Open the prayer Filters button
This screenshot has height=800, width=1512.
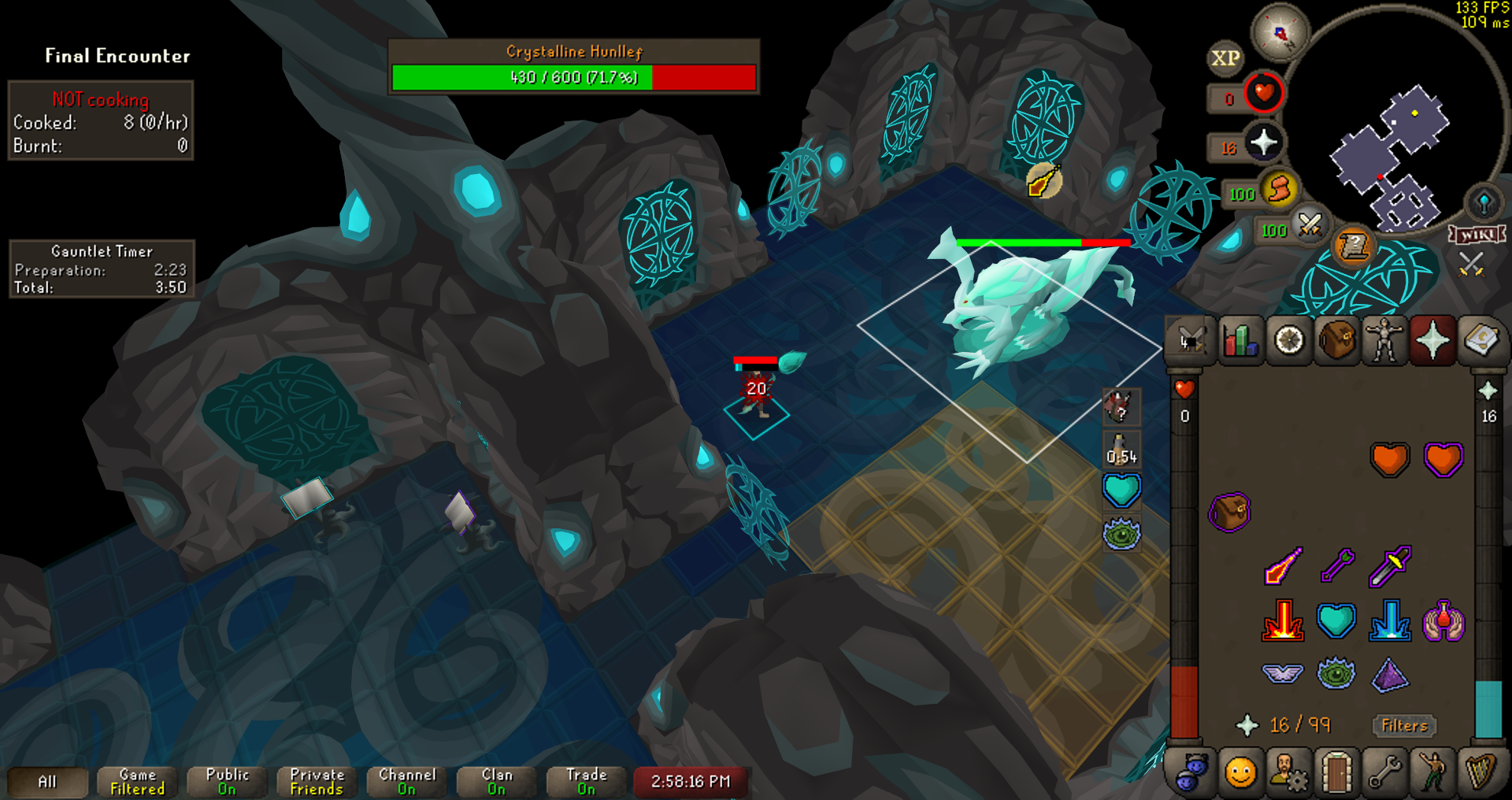coord(1404,725)
